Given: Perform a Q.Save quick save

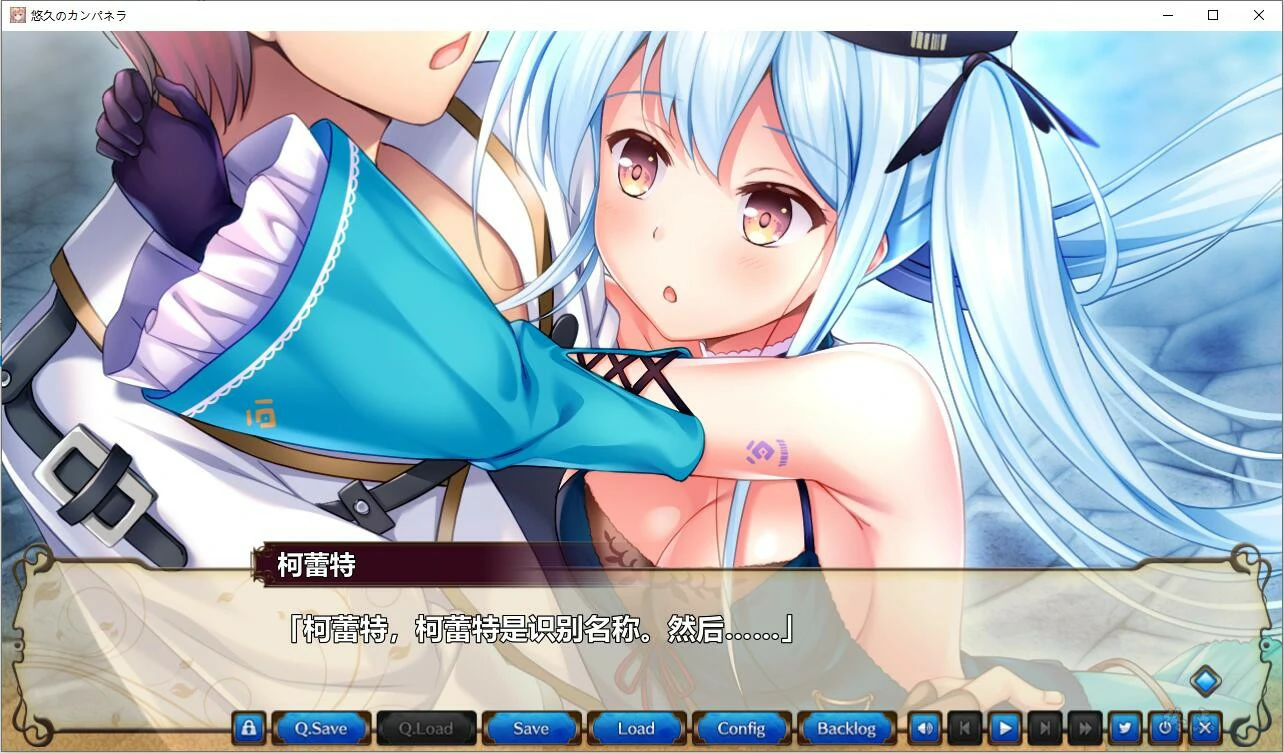Looking at the screenshot, I should click(x=320, y=728).
